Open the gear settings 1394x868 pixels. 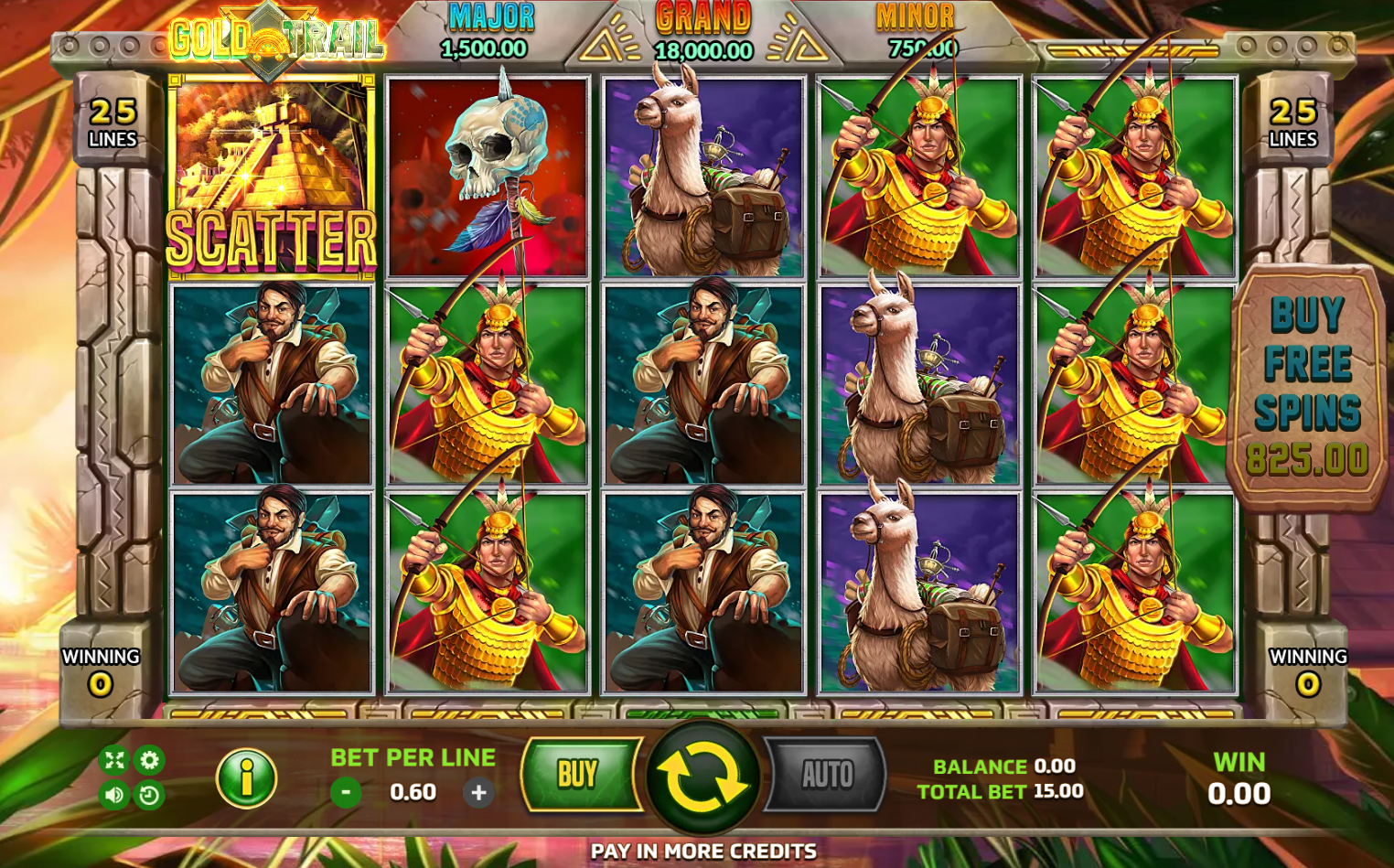(149, 759)
